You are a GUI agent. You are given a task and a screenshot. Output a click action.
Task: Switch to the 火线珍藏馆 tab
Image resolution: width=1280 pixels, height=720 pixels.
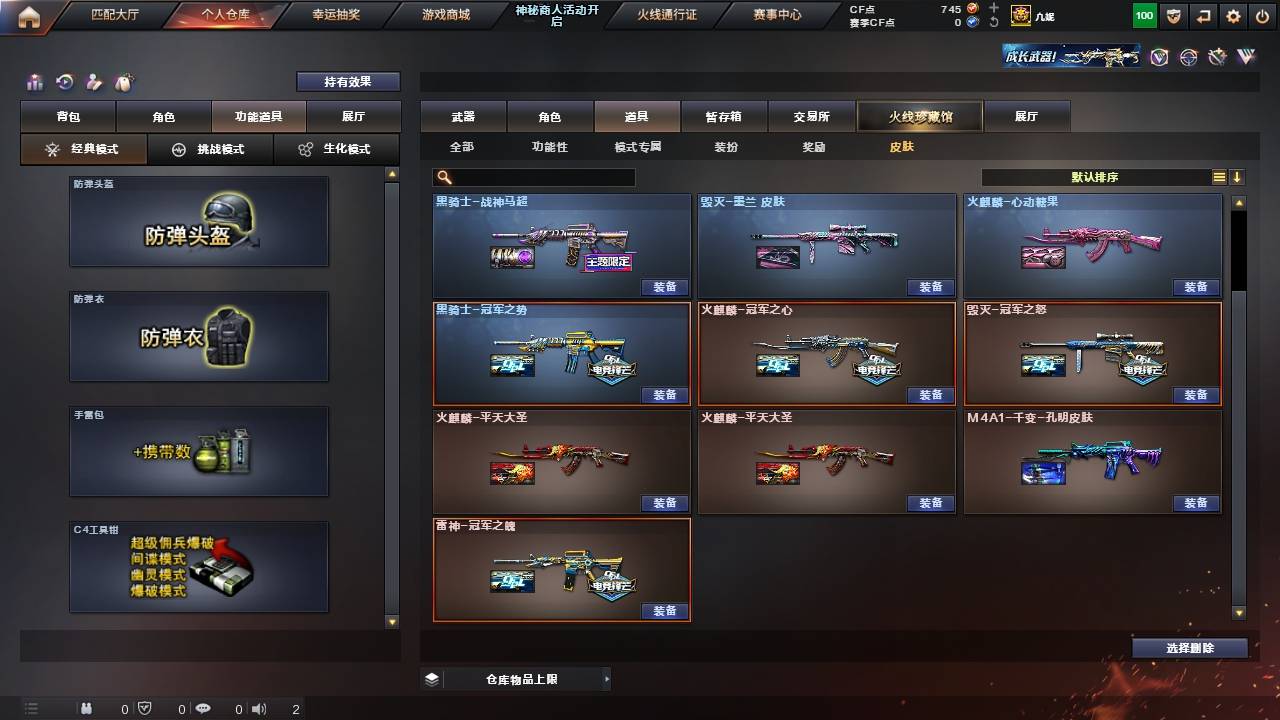pos(920,116)
